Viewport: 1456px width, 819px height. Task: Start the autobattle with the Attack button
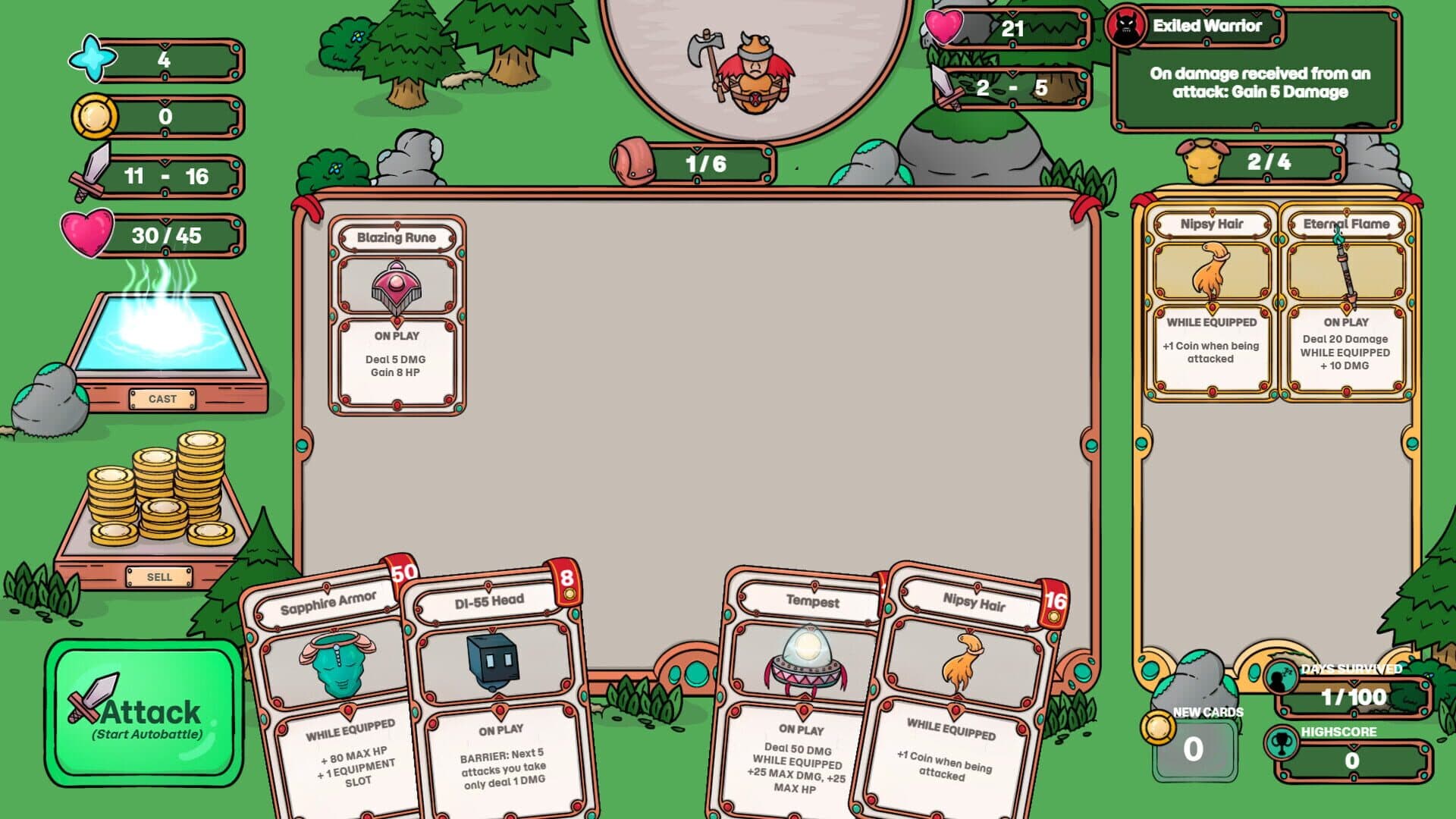point(144,714)
